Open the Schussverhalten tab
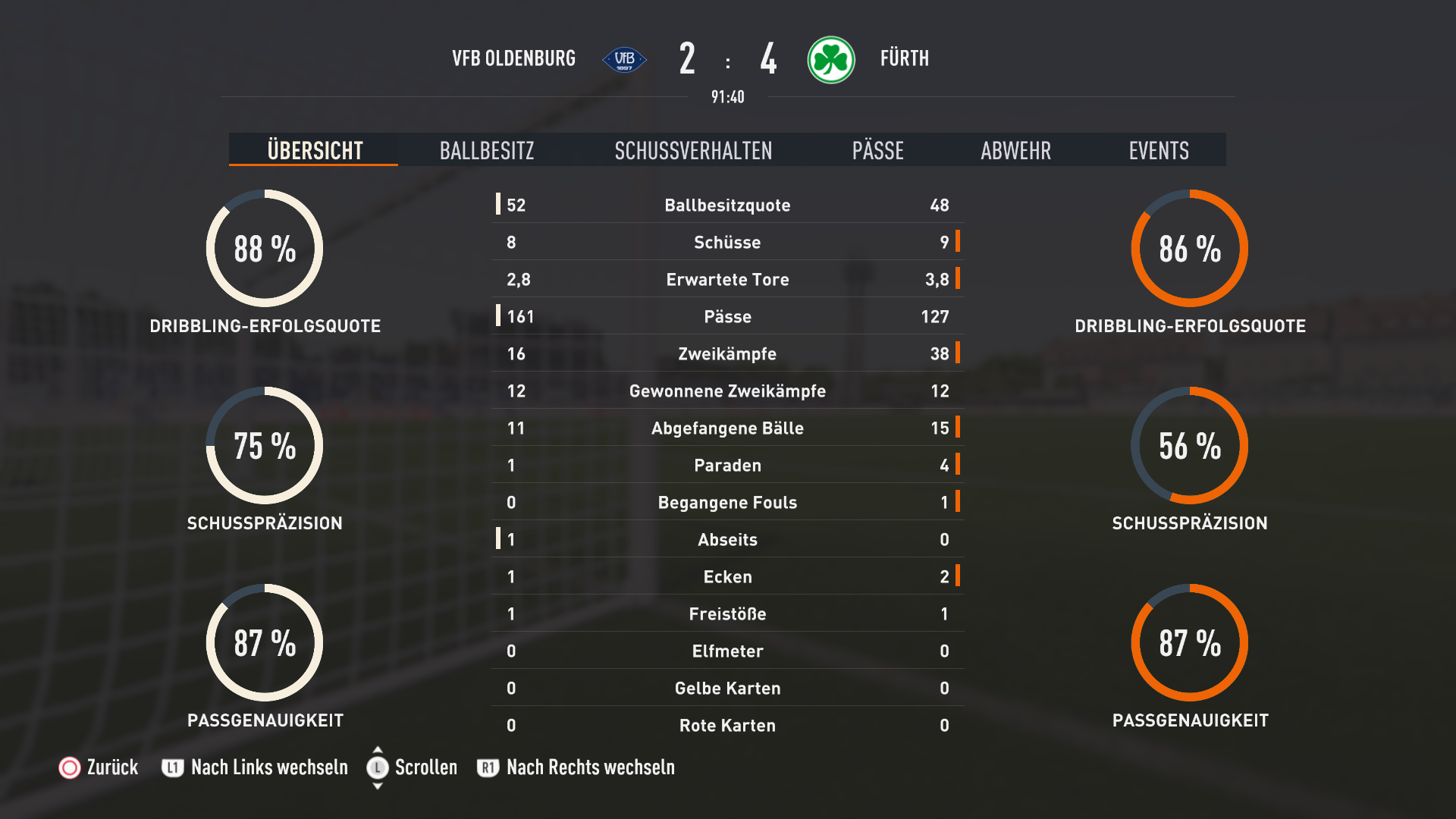The height and width of the screenshot is (819, 1456). 693,150
